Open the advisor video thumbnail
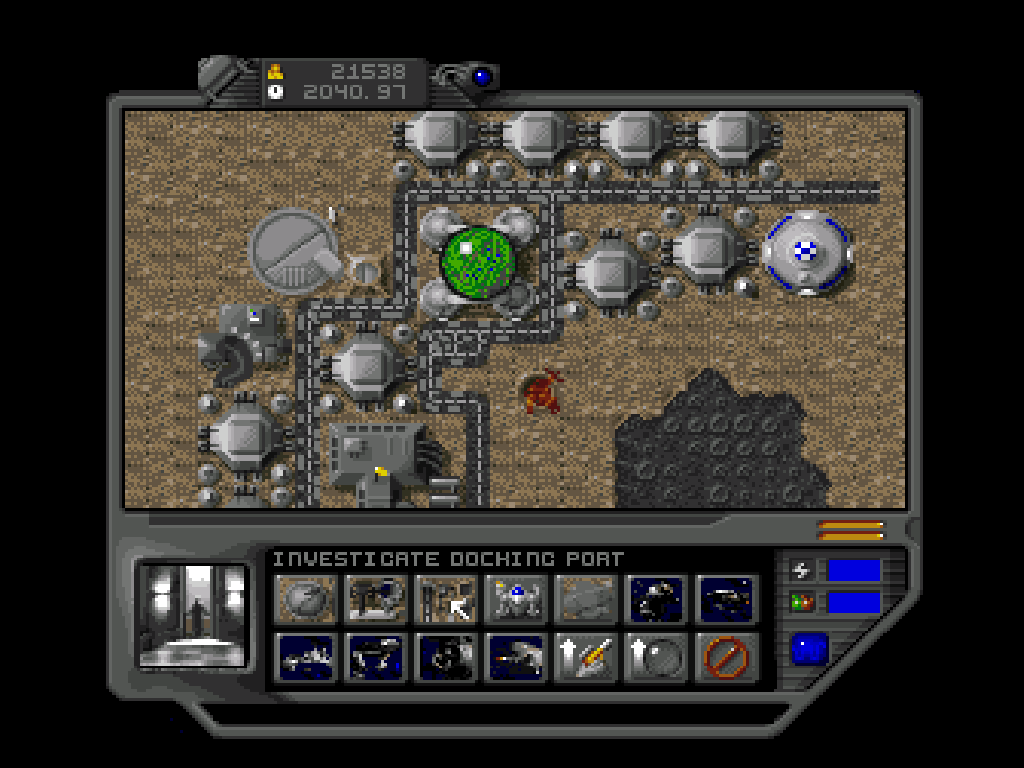 (x=193, y=614)
